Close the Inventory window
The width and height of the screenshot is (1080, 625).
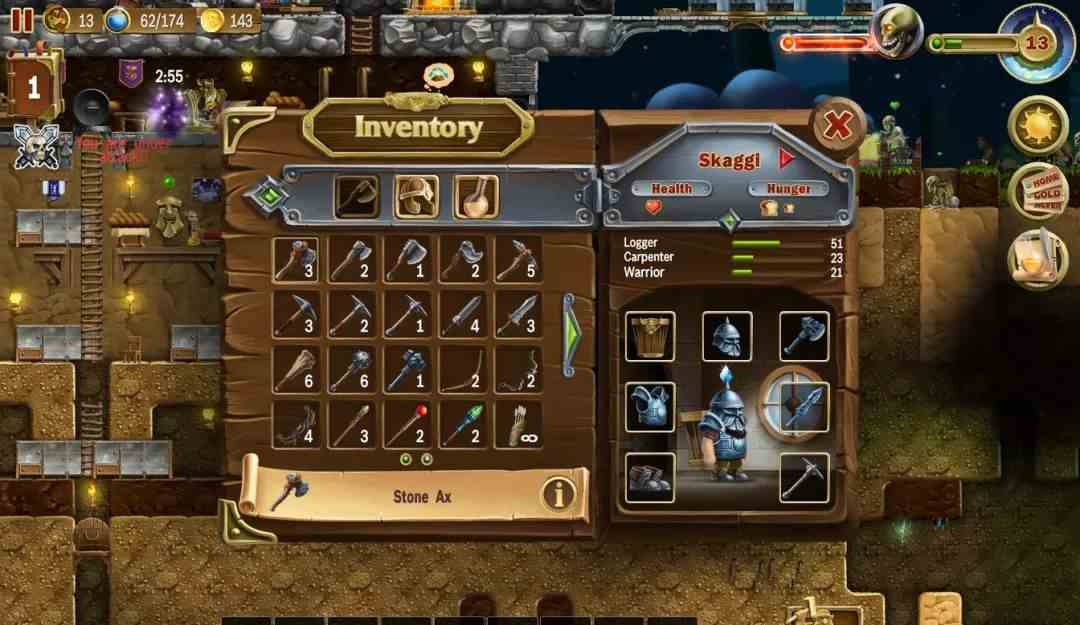point(837,126)
